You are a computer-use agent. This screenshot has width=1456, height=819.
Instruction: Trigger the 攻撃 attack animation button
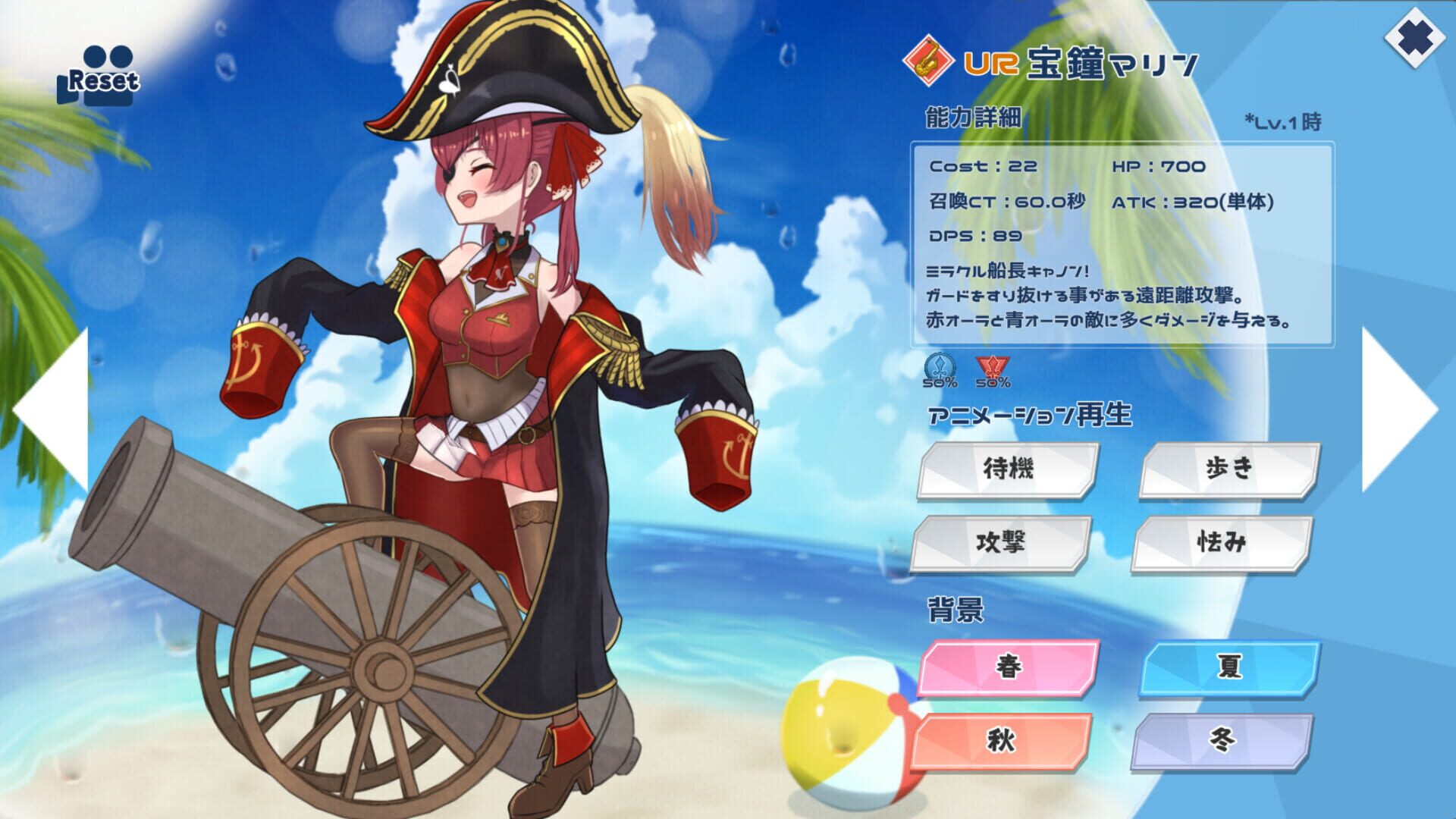[x=1009, y=543]
